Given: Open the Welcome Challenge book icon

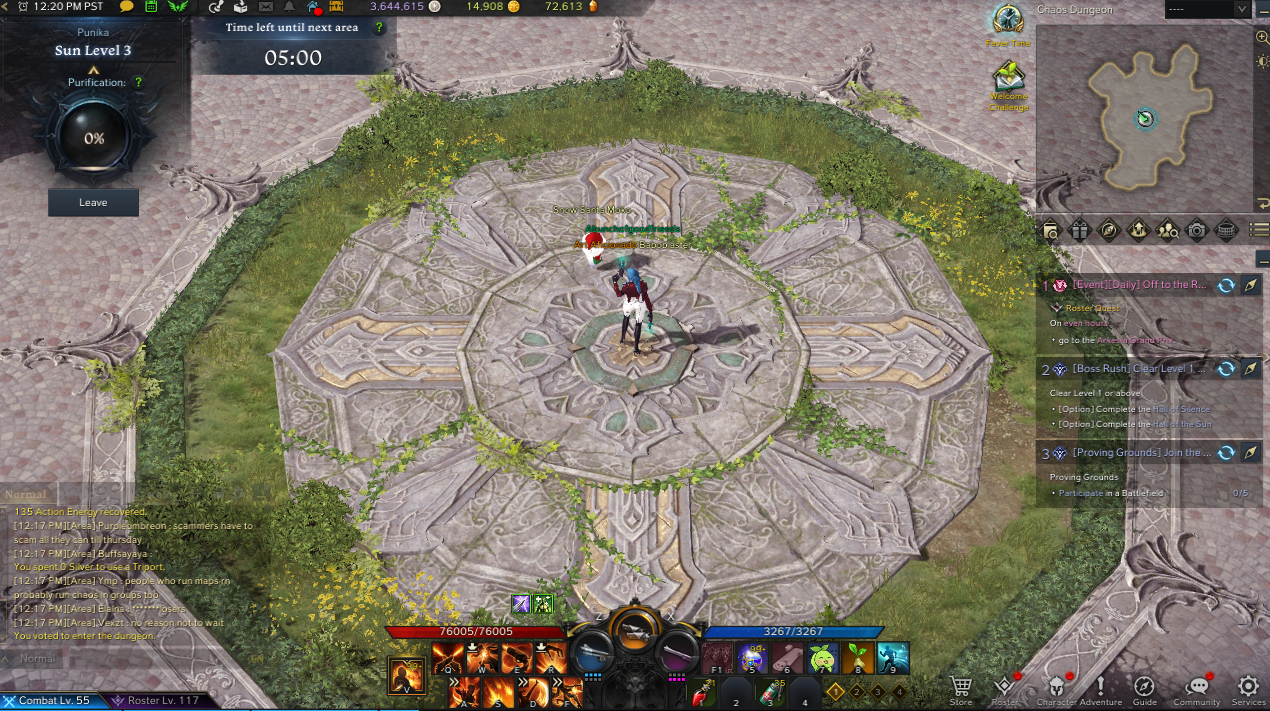Looking at the screenshot, I should tap(1008, 78).
